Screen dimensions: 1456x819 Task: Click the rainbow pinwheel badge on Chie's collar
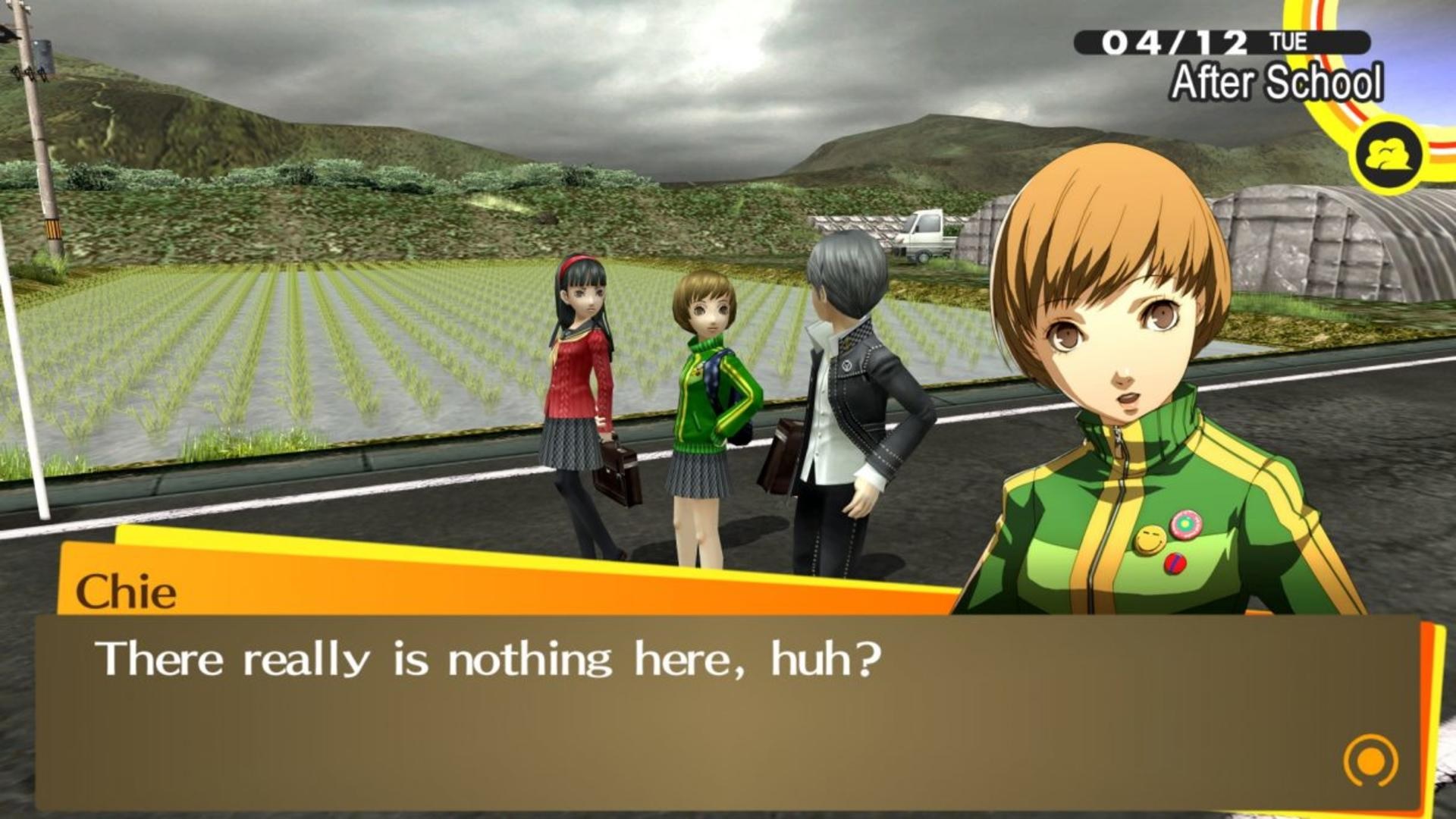[x=1187, y=525]
